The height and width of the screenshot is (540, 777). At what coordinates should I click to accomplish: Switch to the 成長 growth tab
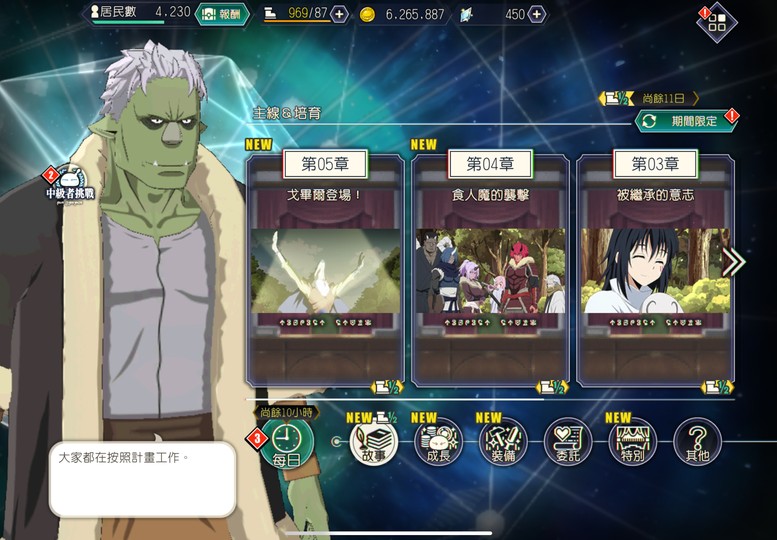pos(438,441)
